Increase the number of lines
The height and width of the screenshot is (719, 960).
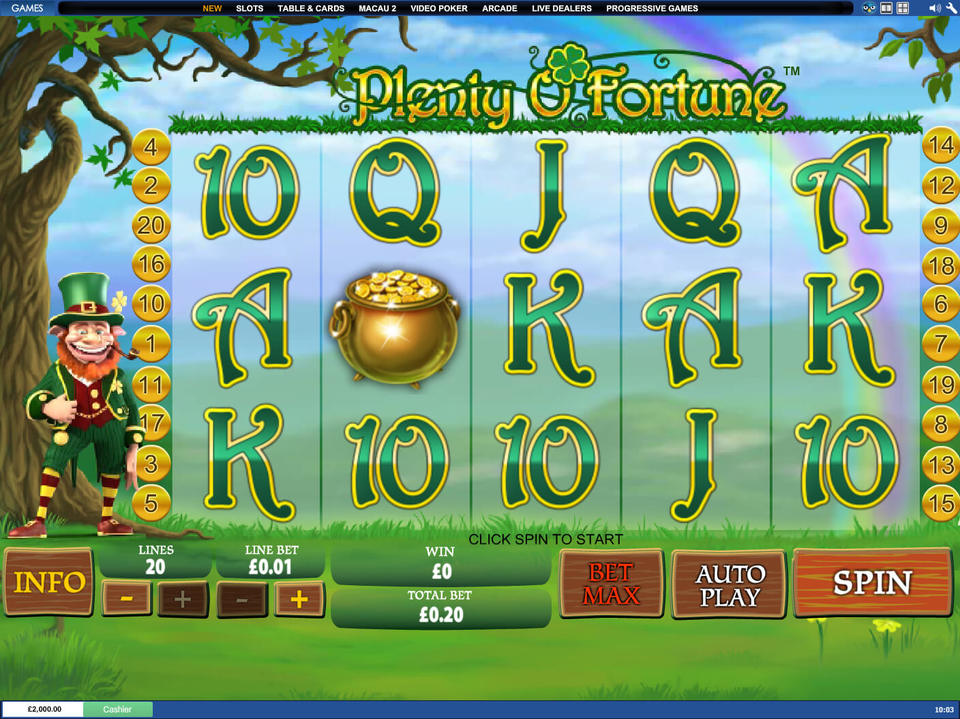tap(183, 599)
